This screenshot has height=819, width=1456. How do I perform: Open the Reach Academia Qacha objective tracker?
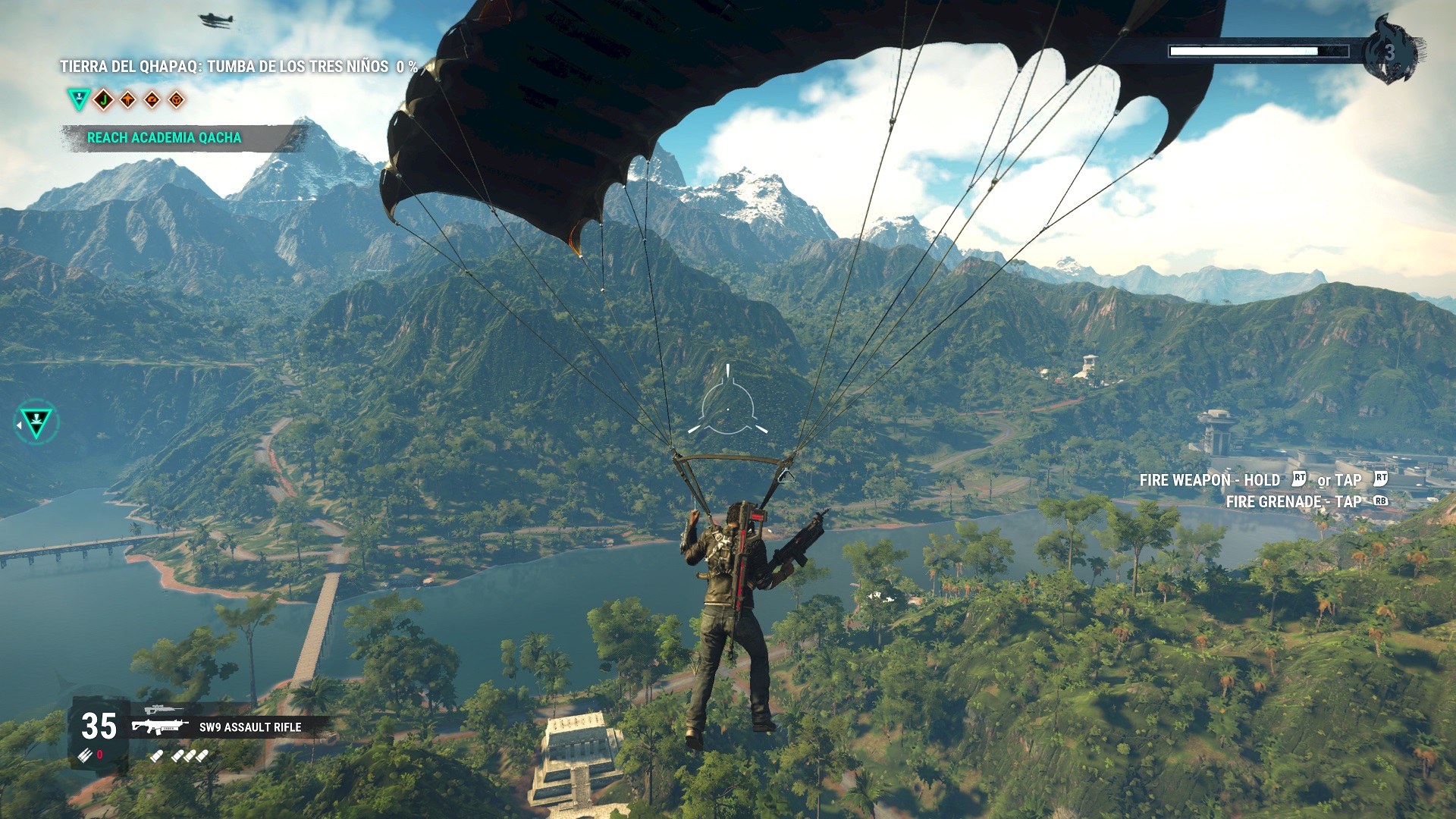click(165, 138)
